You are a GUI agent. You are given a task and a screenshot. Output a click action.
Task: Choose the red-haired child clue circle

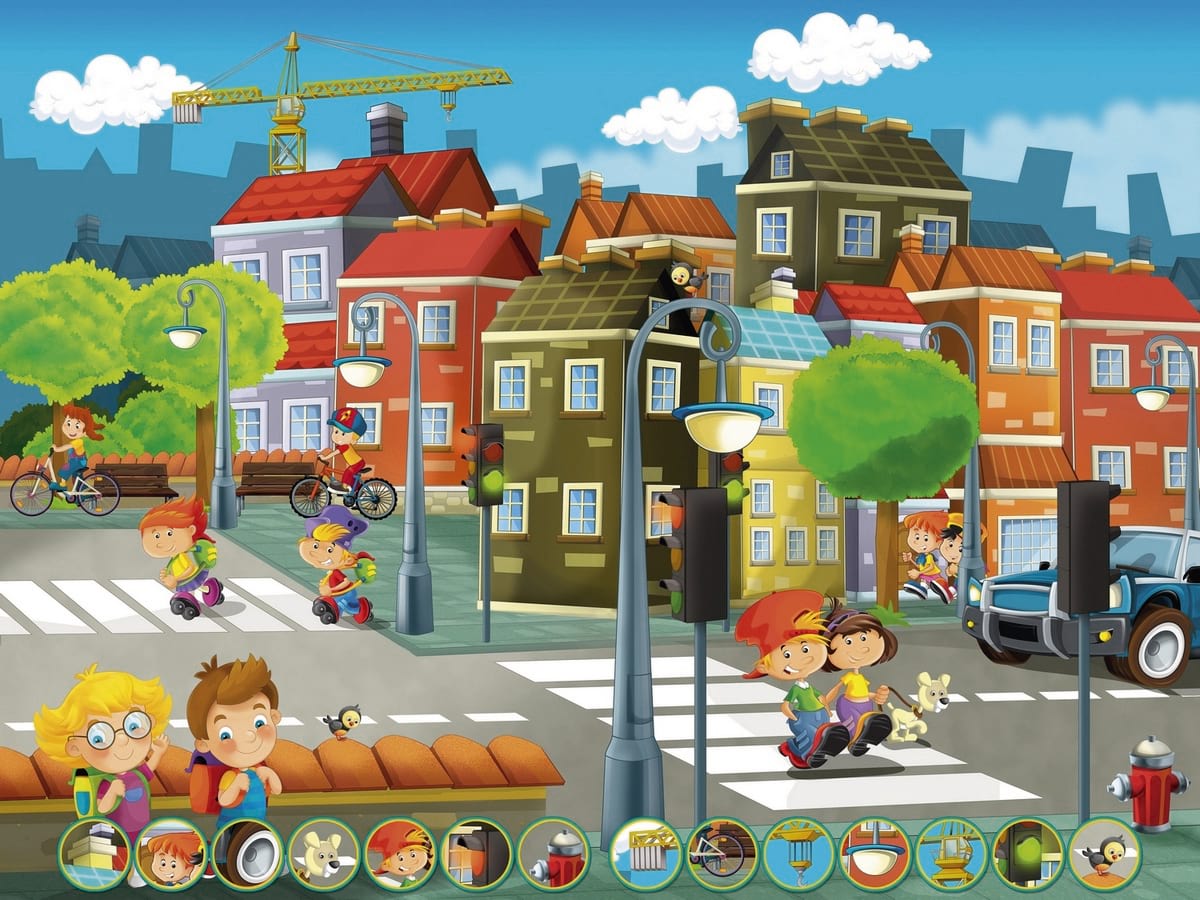pos(171,854)
